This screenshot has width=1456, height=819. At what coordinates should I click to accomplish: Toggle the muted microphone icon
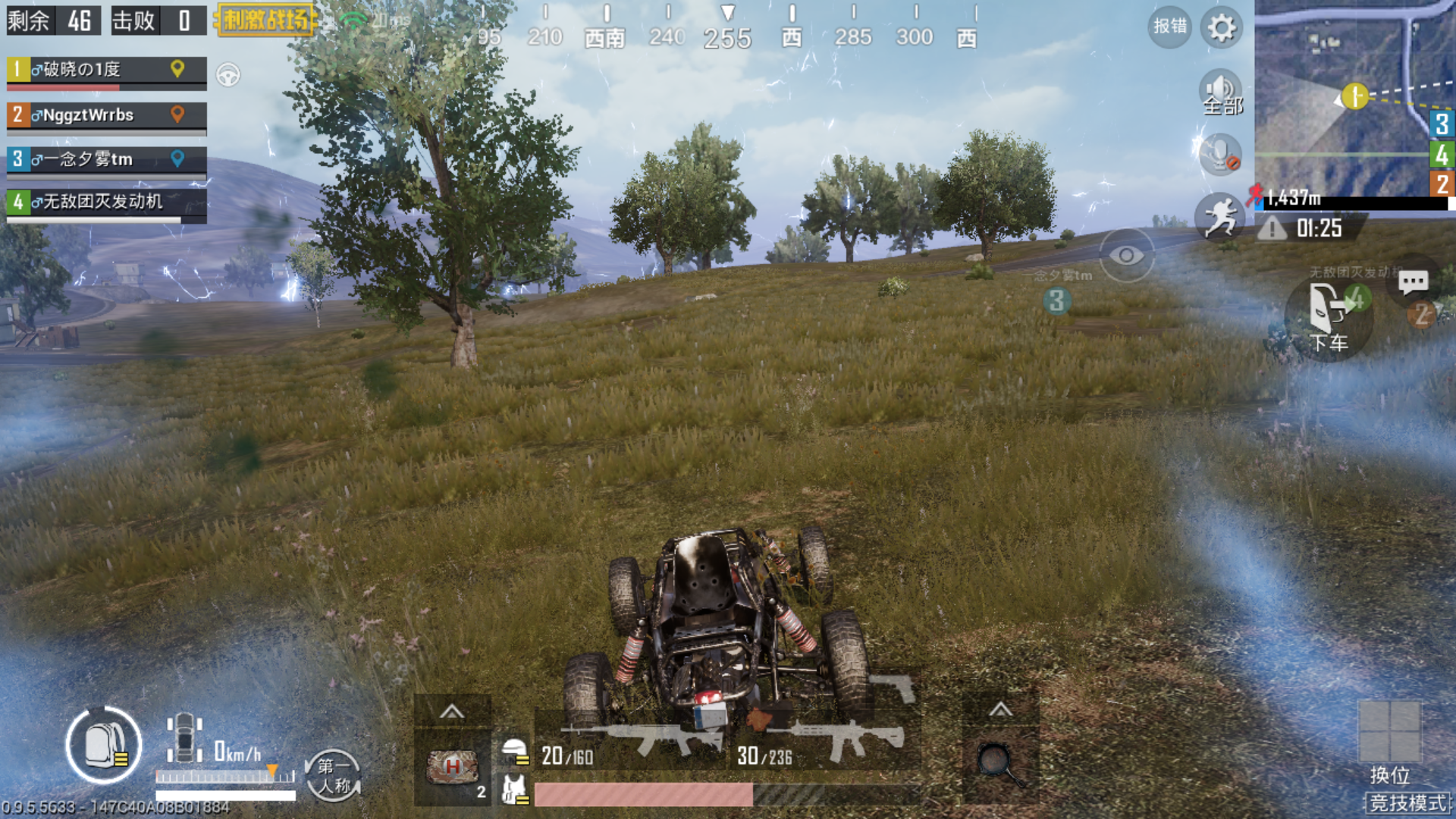(x=1220, y=154)
